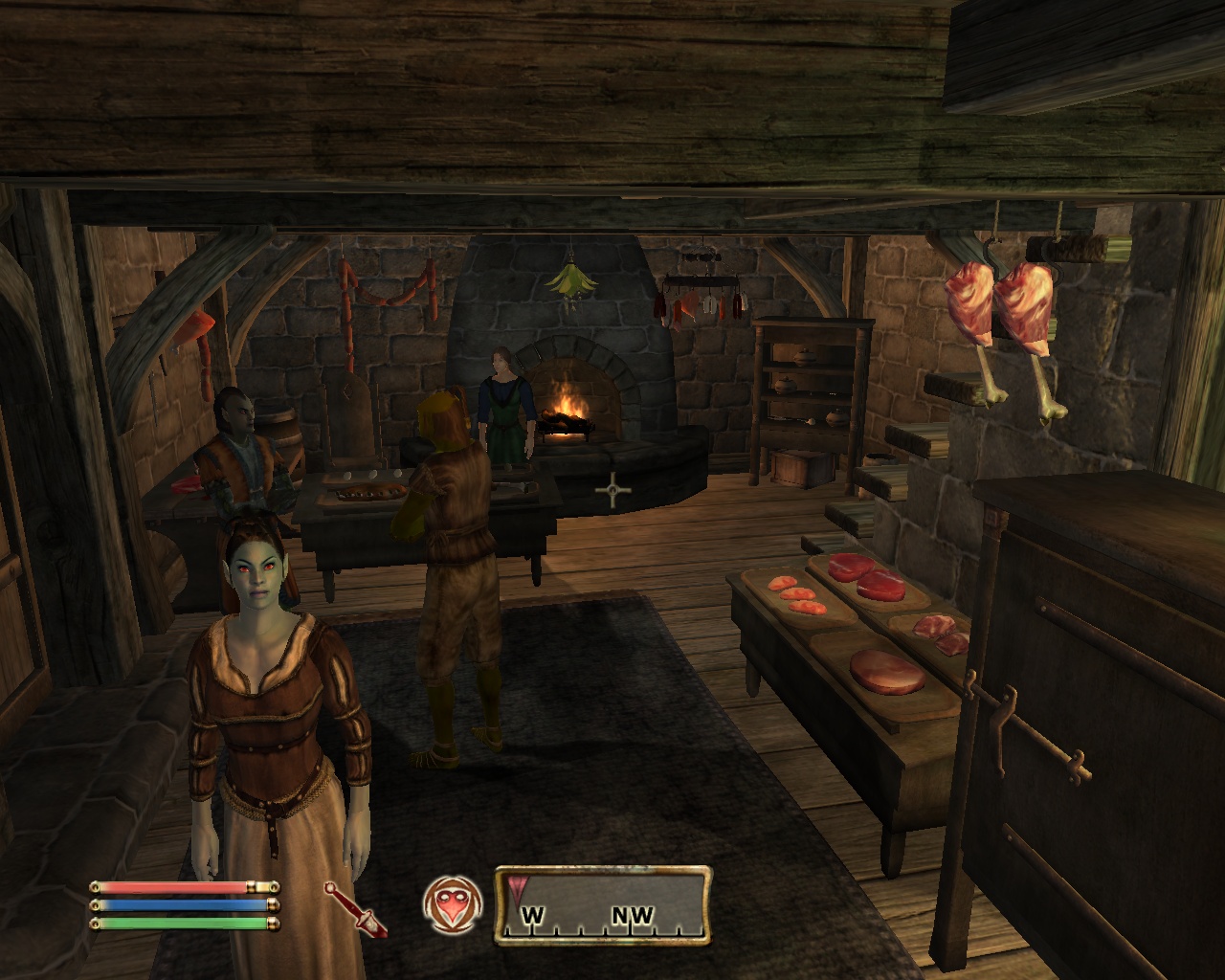Click the red quest marker arrow on compass
Image resolution: width=1225 pixels, height=980 pixels.
519,886
